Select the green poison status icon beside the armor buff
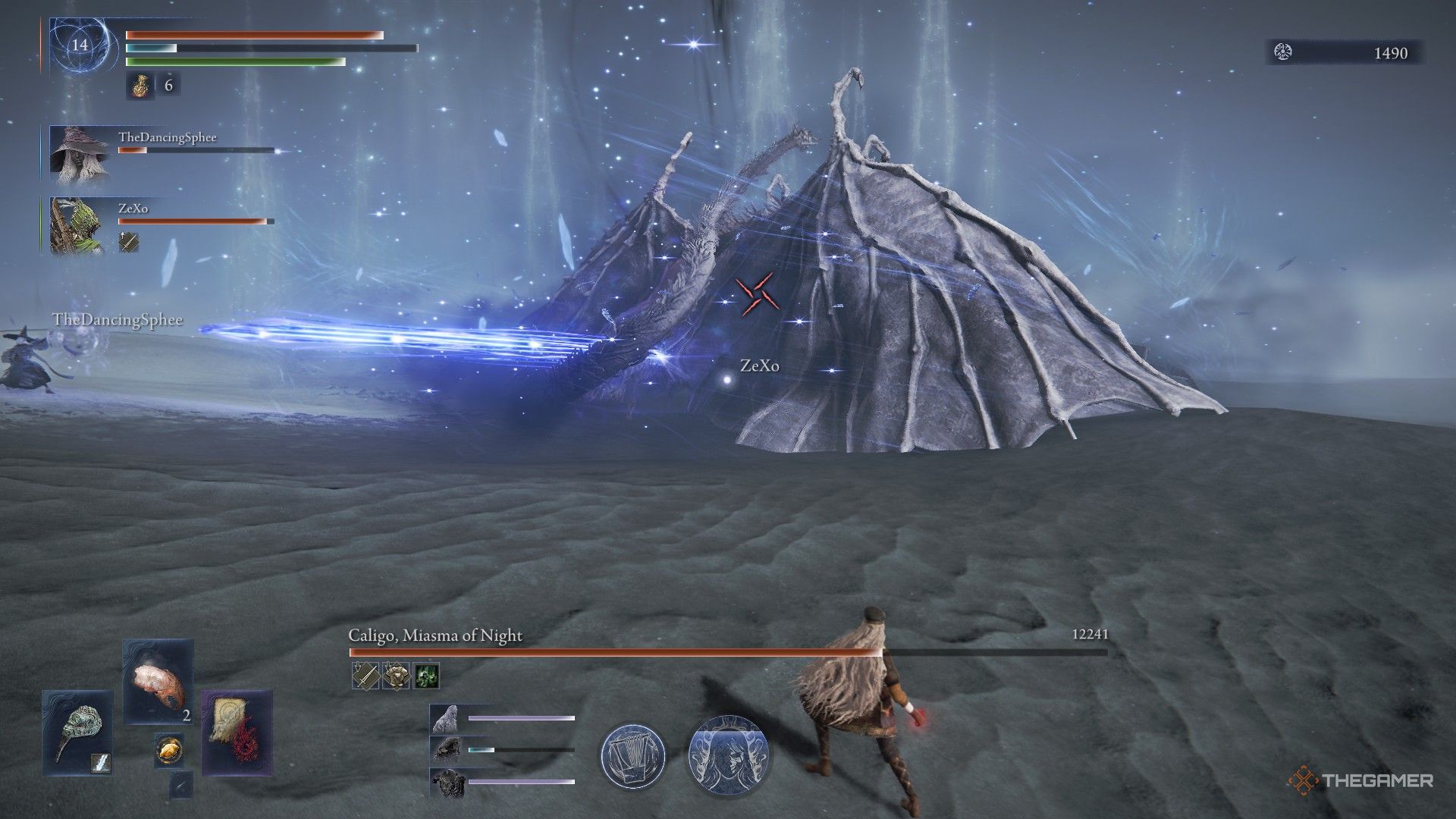This screenshot has width=1456, height=819. (425, 675)
